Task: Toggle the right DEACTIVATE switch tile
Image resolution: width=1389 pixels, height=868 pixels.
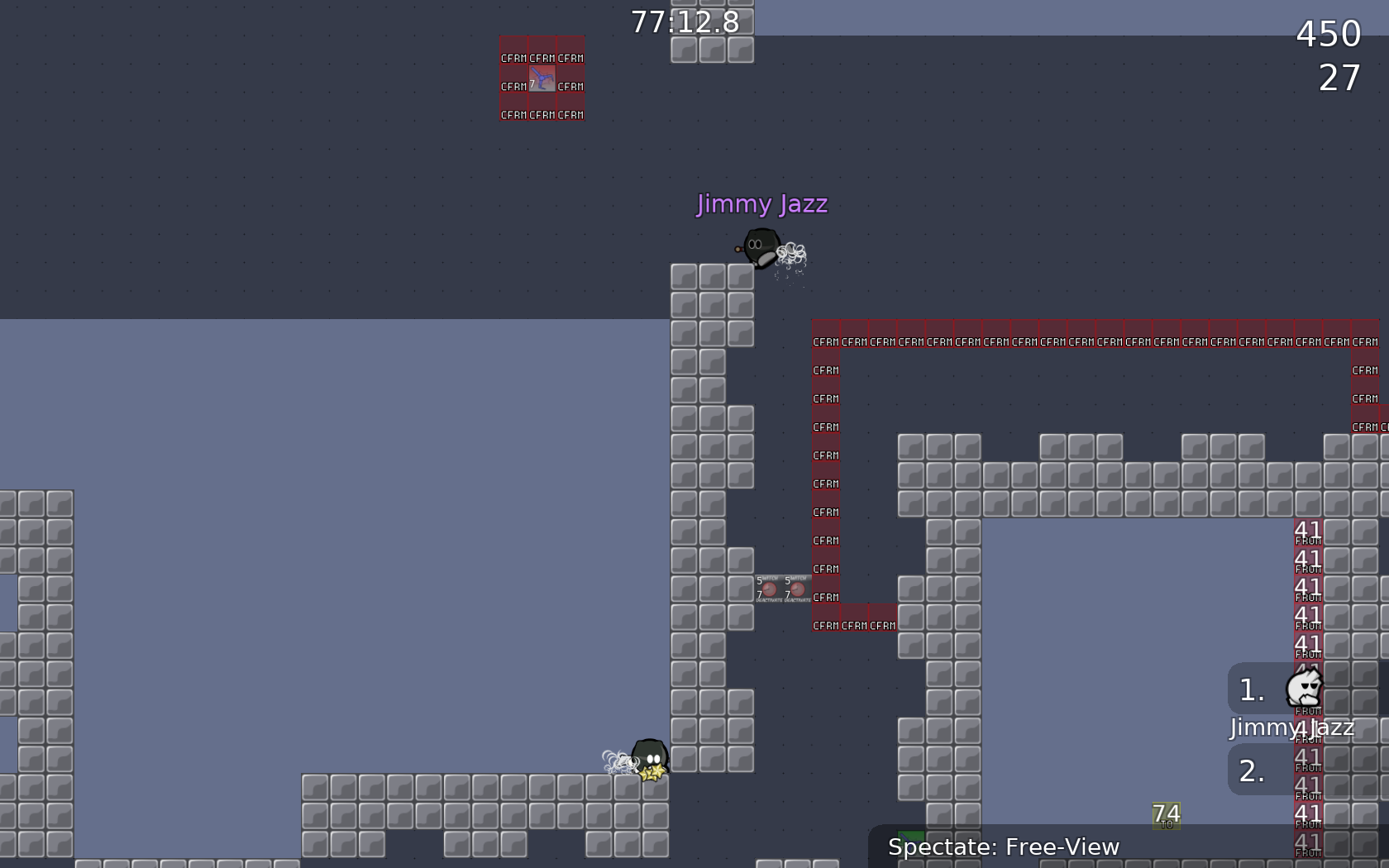Action: [796, 589]
